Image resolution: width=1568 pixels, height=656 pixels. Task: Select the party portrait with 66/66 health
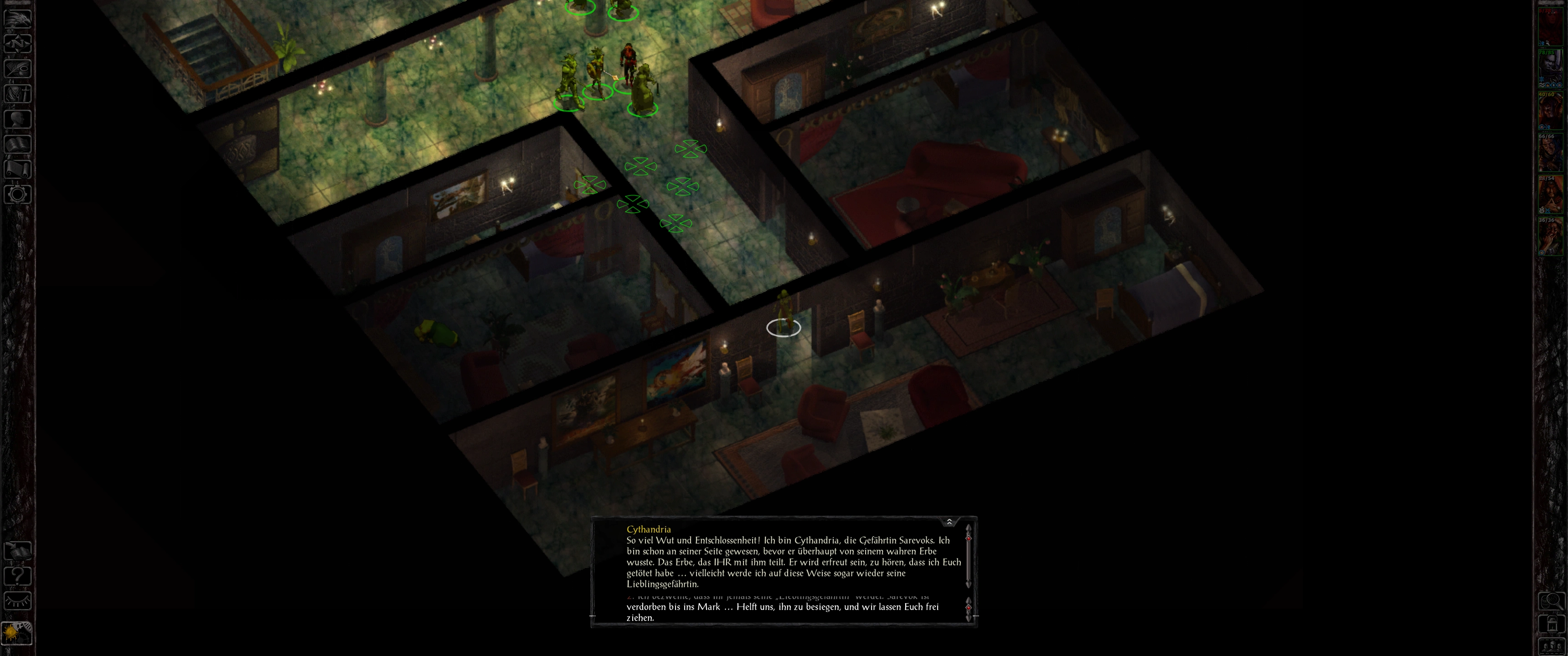tap(1550, 153)
